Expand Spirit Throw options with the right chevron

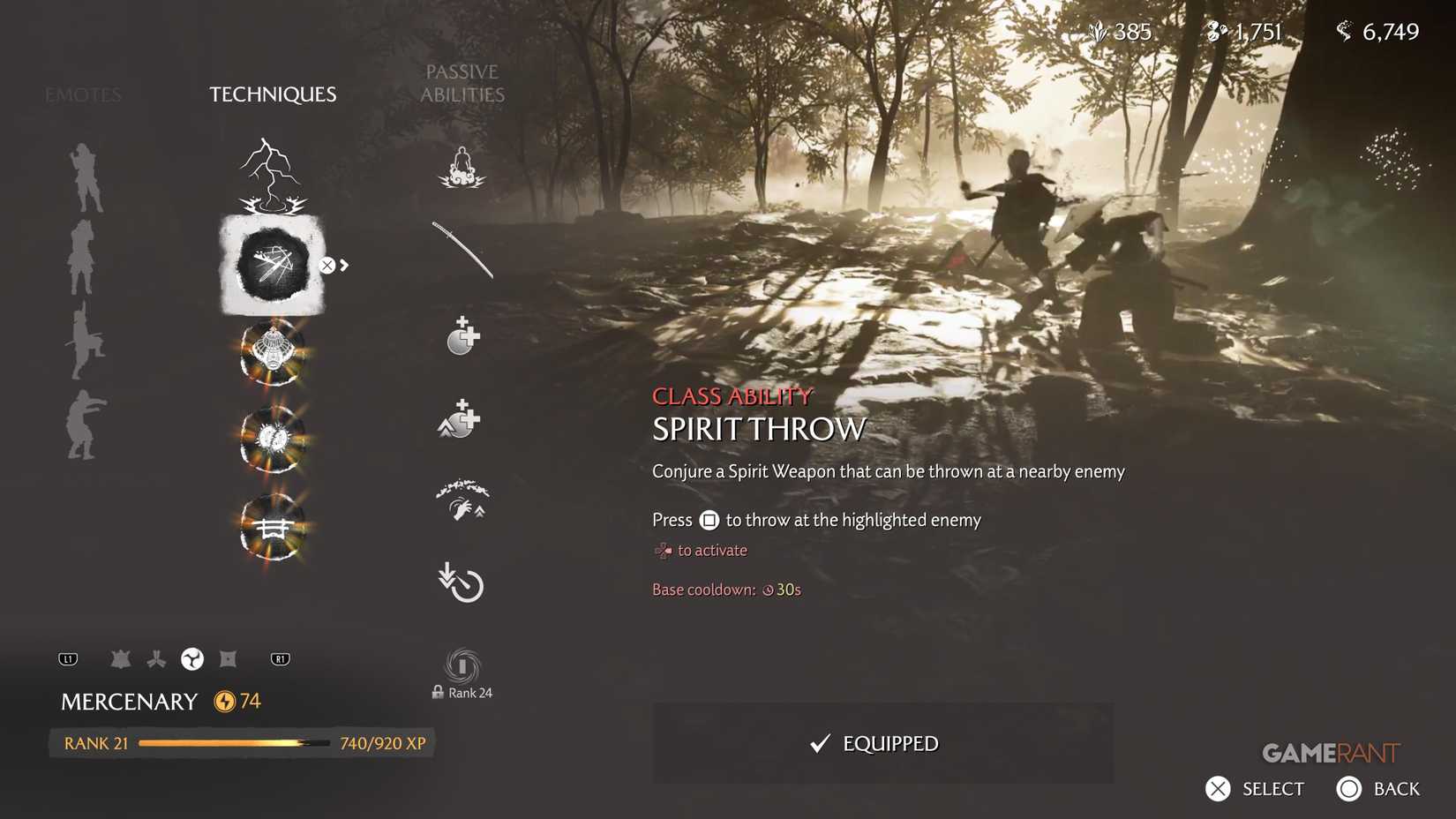click(x=342, y=264)
